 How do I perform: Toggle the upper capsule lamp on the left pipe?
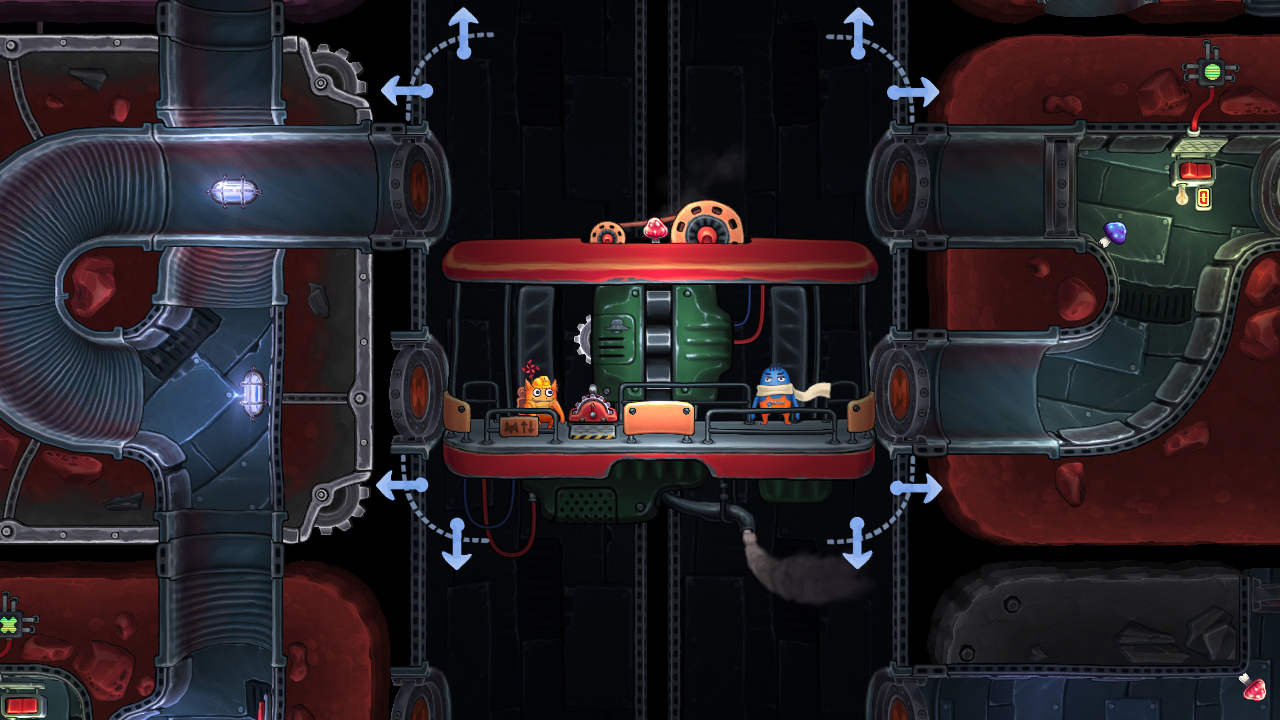point(232,190)
